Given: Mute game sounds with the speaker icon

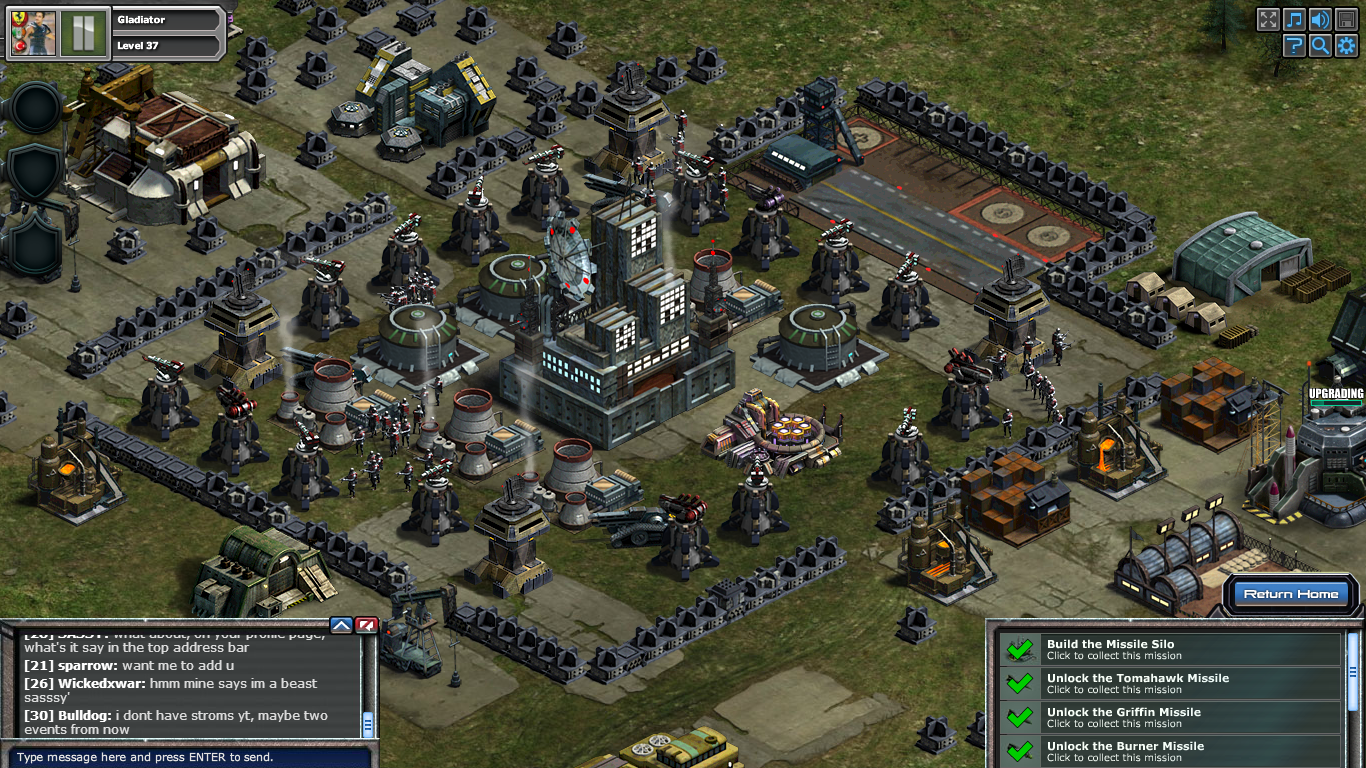Looking at the screenshot, I should pos(1321,19).
